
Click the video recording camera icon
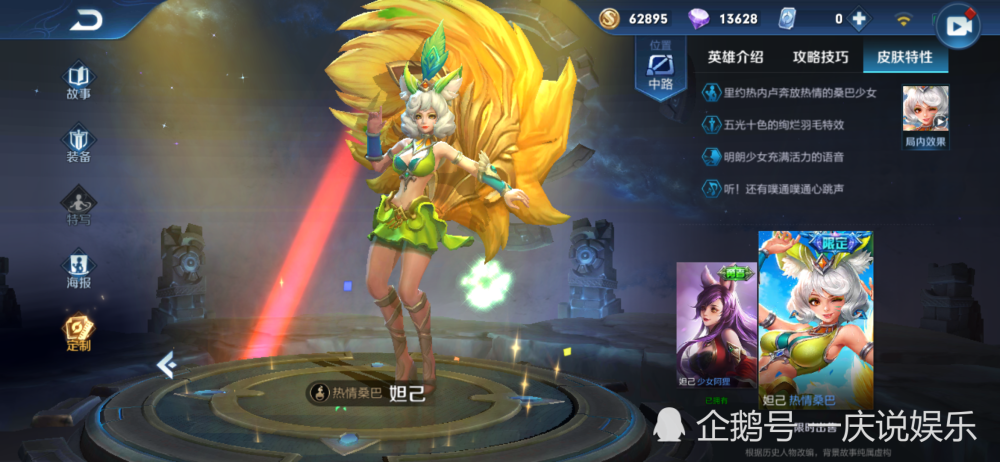(x=959, y=27)
